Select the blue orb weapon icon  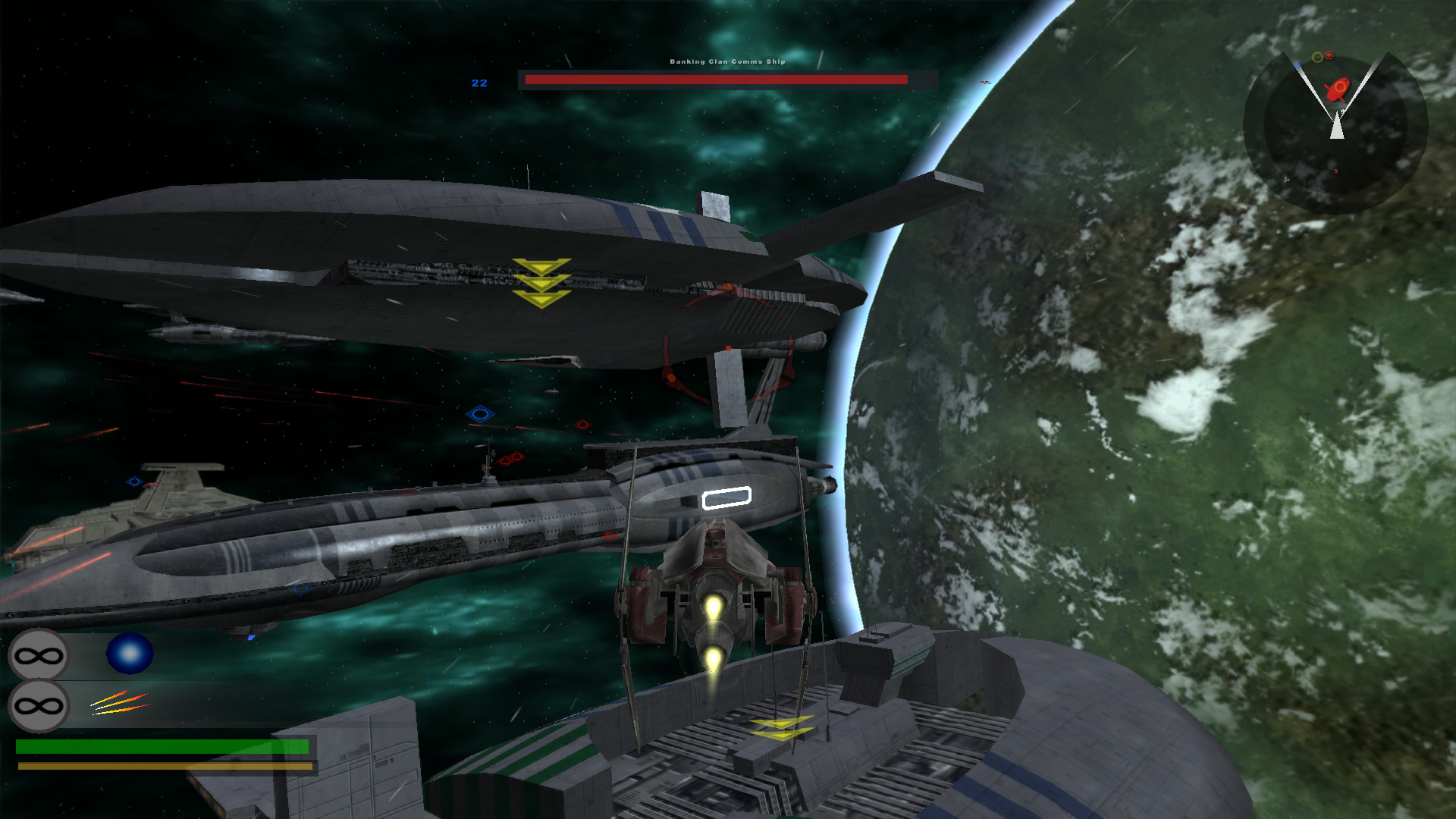(x=130, y=654)
